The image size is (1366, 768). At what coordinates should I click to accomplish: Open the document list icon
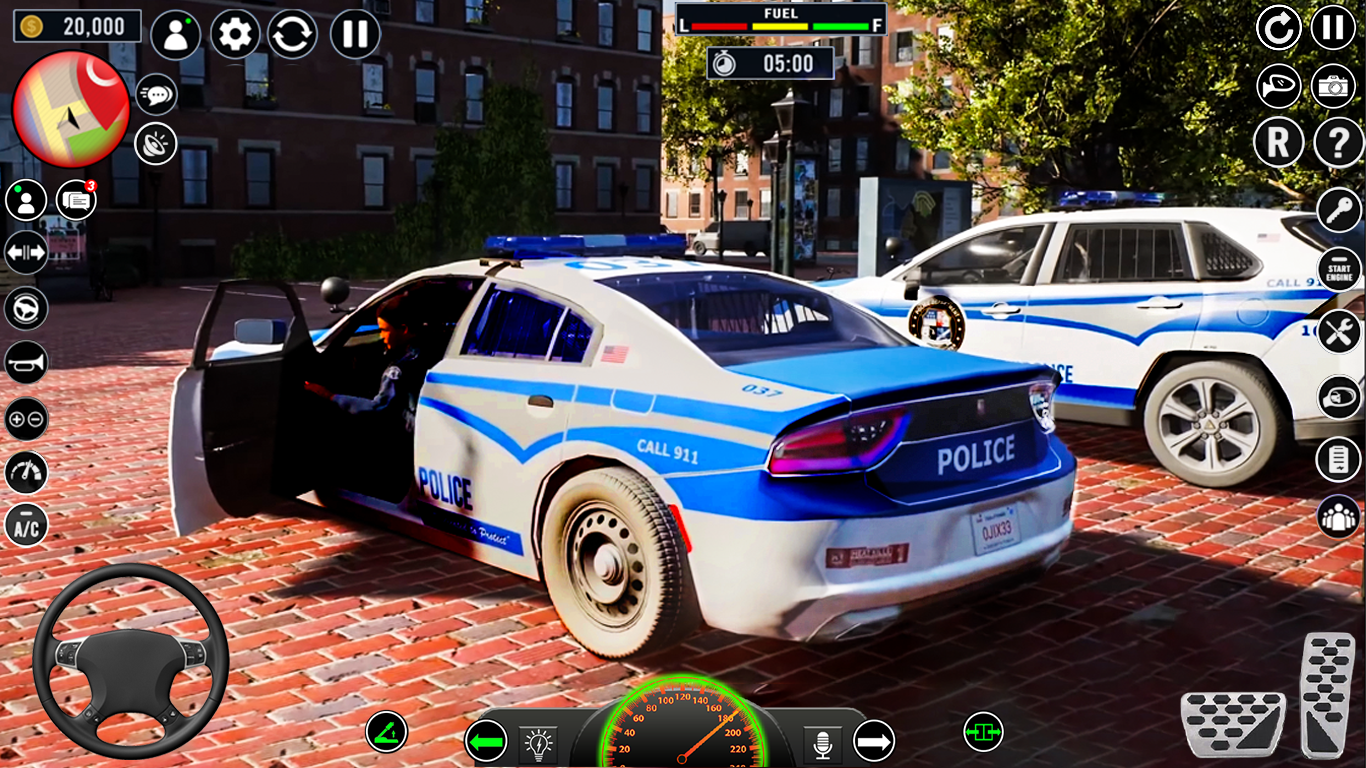(1338, 459)
